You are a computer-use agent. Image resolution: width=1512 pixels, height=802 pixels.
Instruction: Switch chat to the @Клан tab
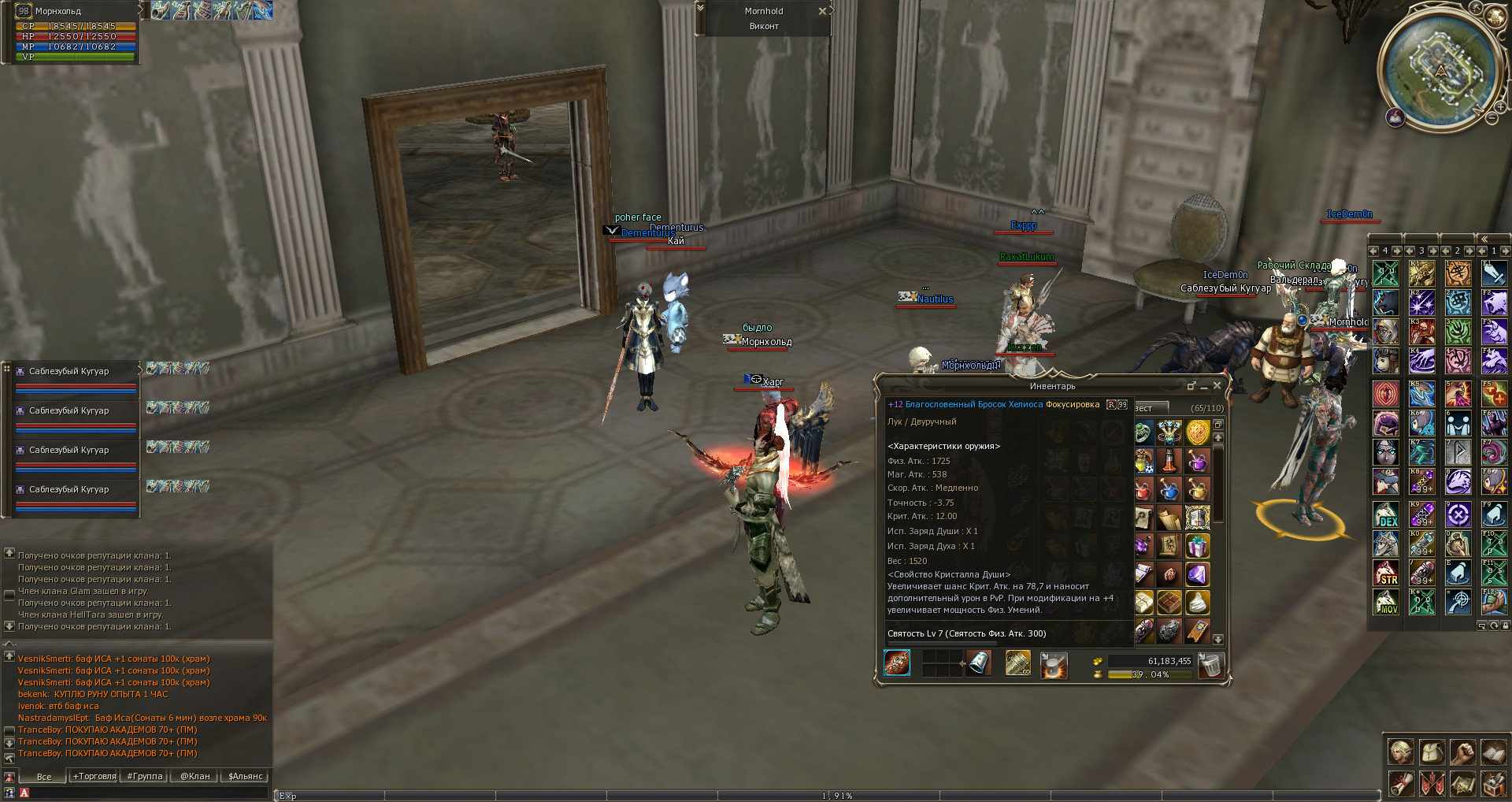click(x=195, y=776)
